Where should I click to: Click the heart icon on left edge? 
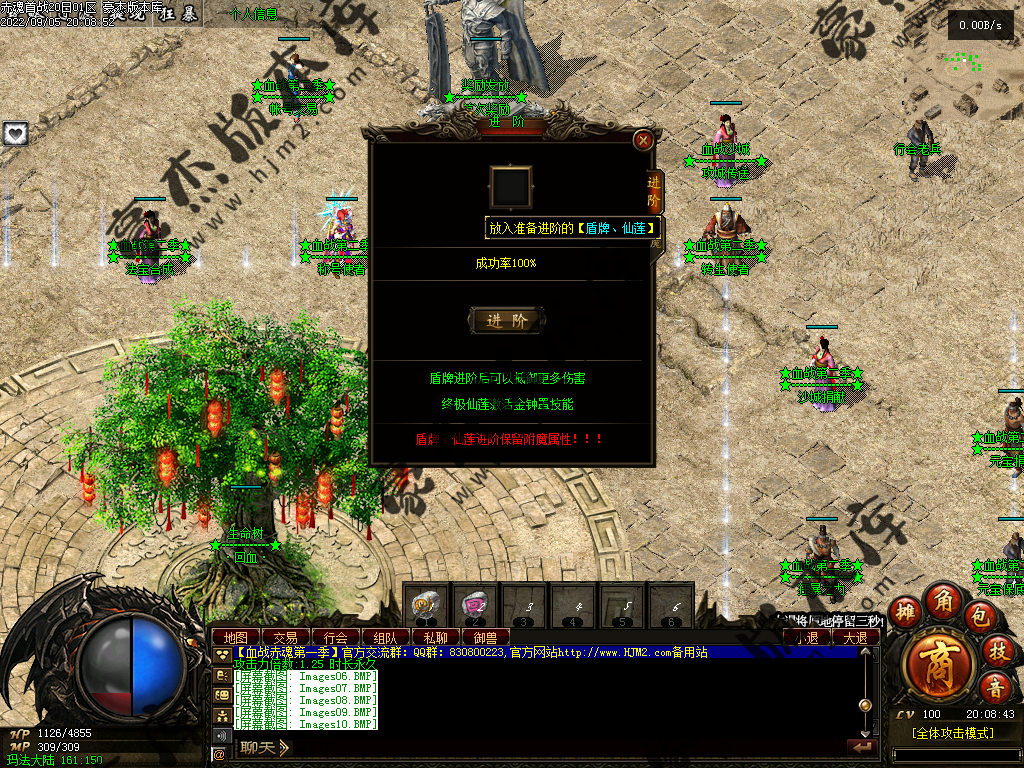[15, 133]
